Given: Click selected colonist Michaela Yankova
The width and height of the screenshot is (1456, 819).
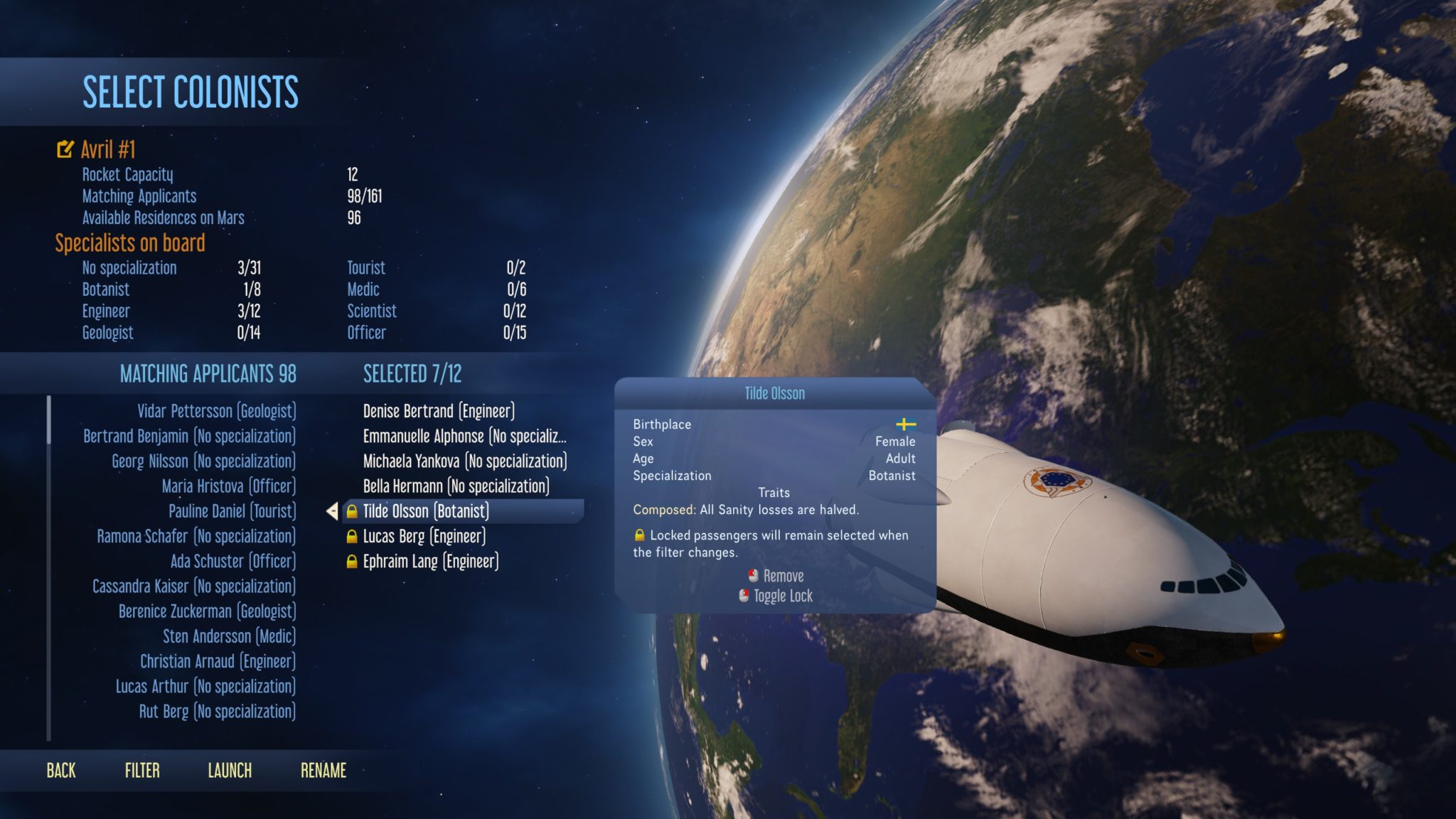Looking at the screenshot, I should point(464,461).
